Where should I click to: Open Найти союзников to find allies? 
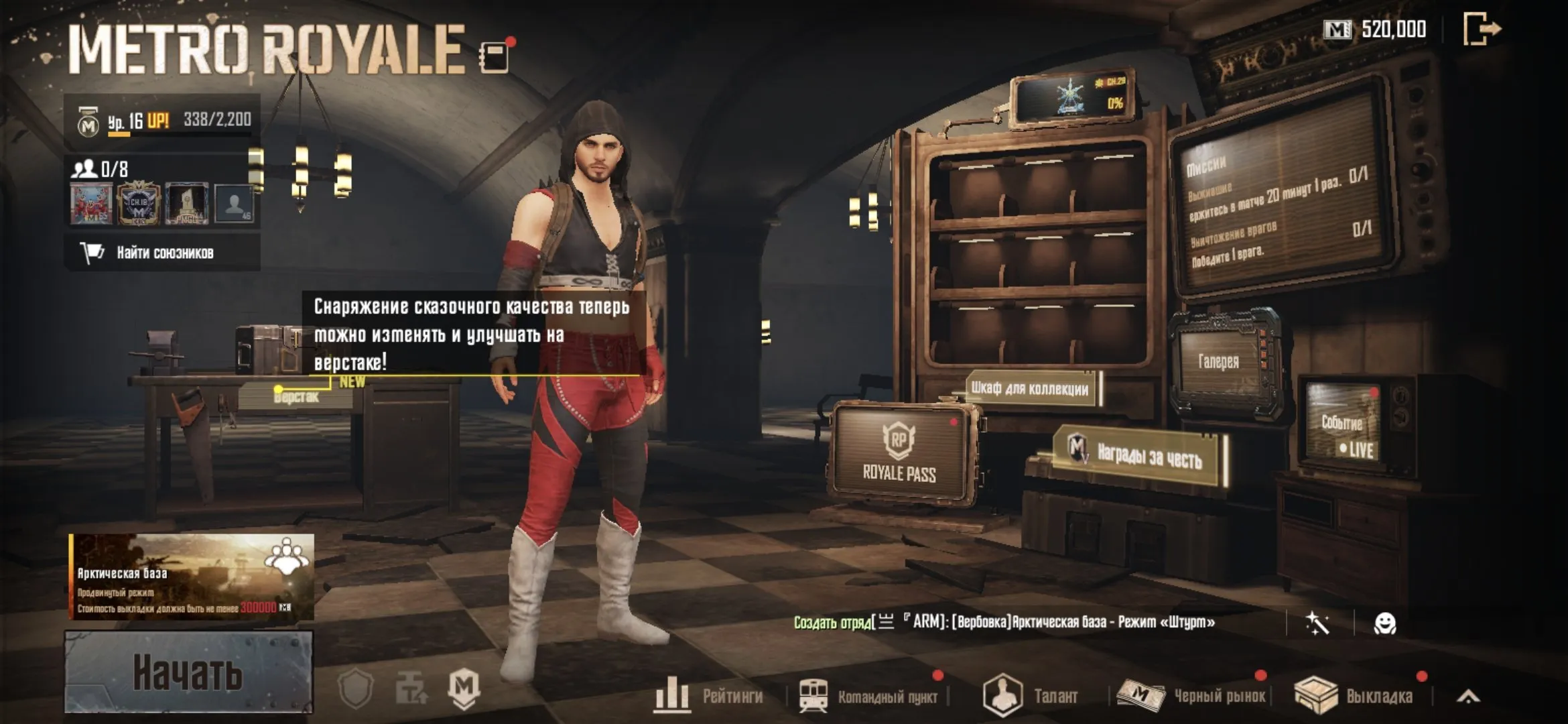click(x=162, y=253)
